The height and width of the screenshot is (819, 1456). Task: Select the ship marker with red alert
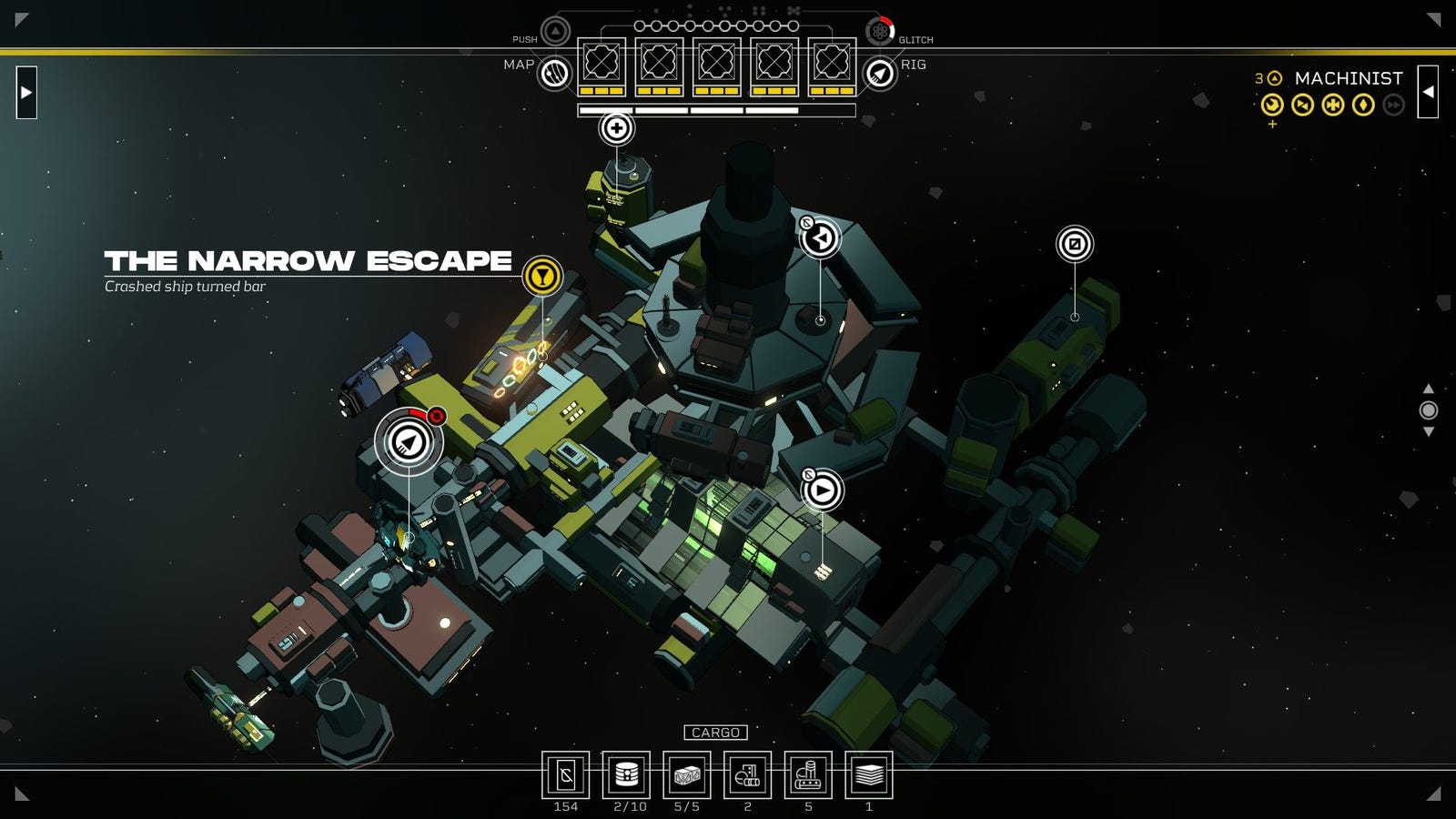(409, 443)
